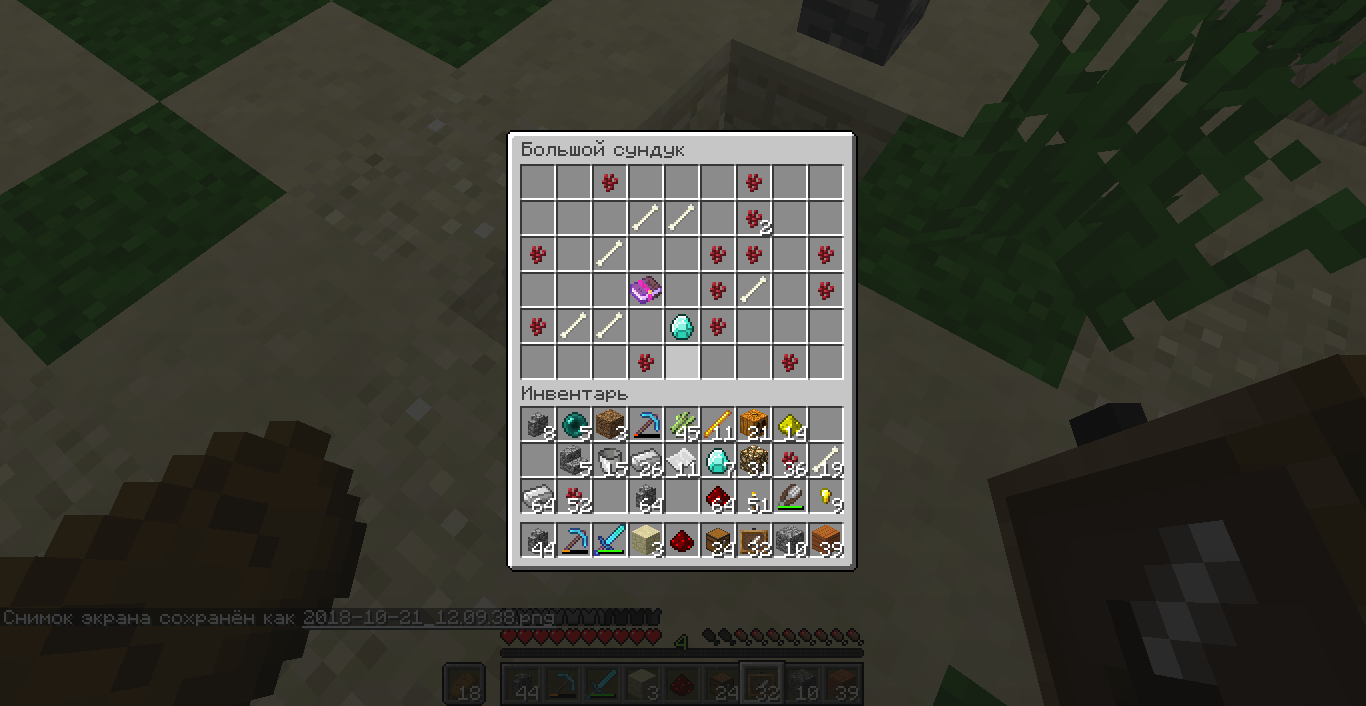Screen dimensions: 1366x706
Task: Select the ender pearls stack
Action: [x=574, y=426]
